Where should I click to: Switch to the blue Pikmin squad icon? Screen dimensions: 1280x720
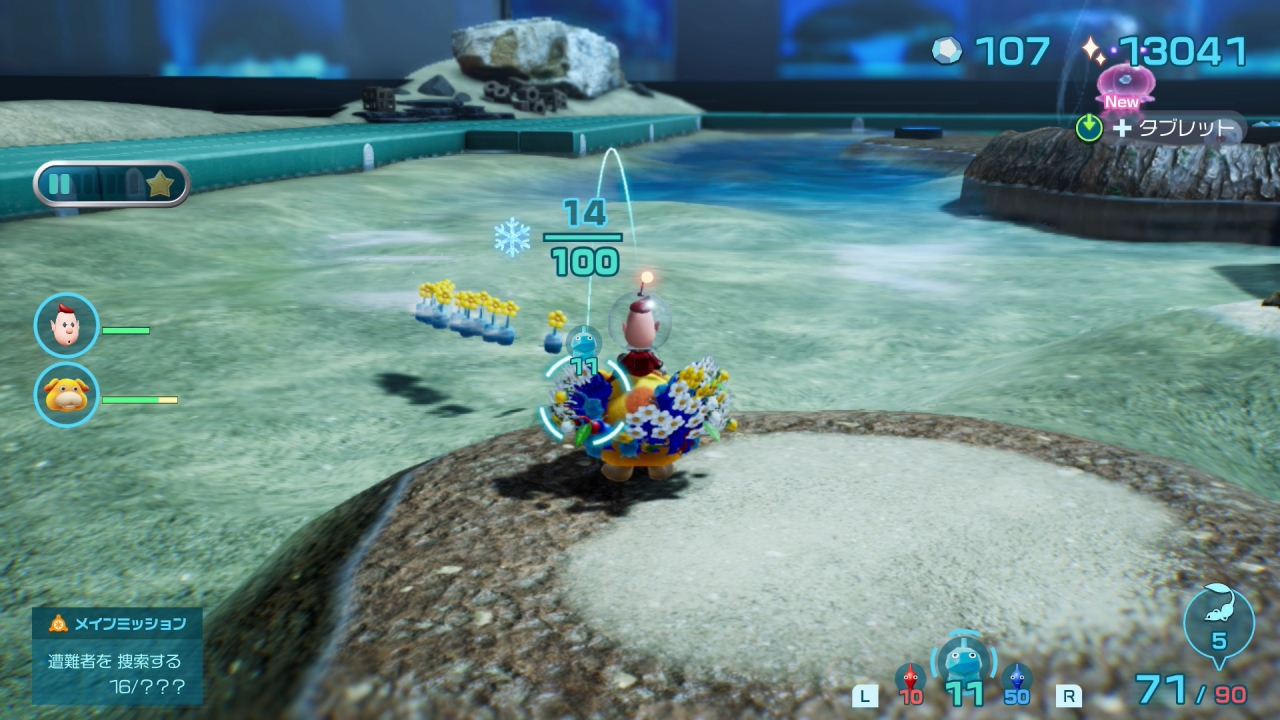(1017, 682)
